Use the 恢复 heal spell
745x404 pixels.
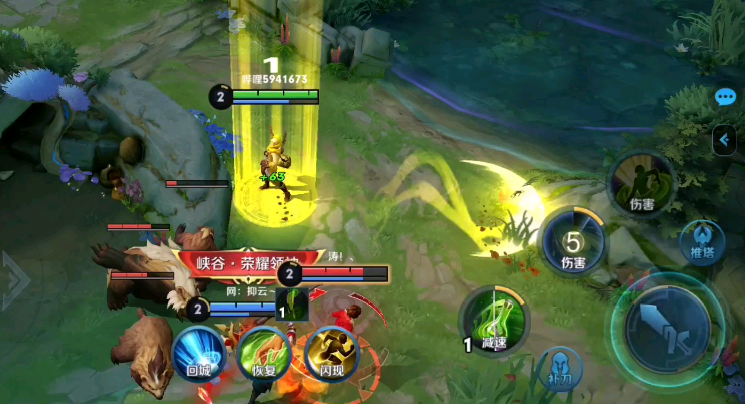point(264,355)
